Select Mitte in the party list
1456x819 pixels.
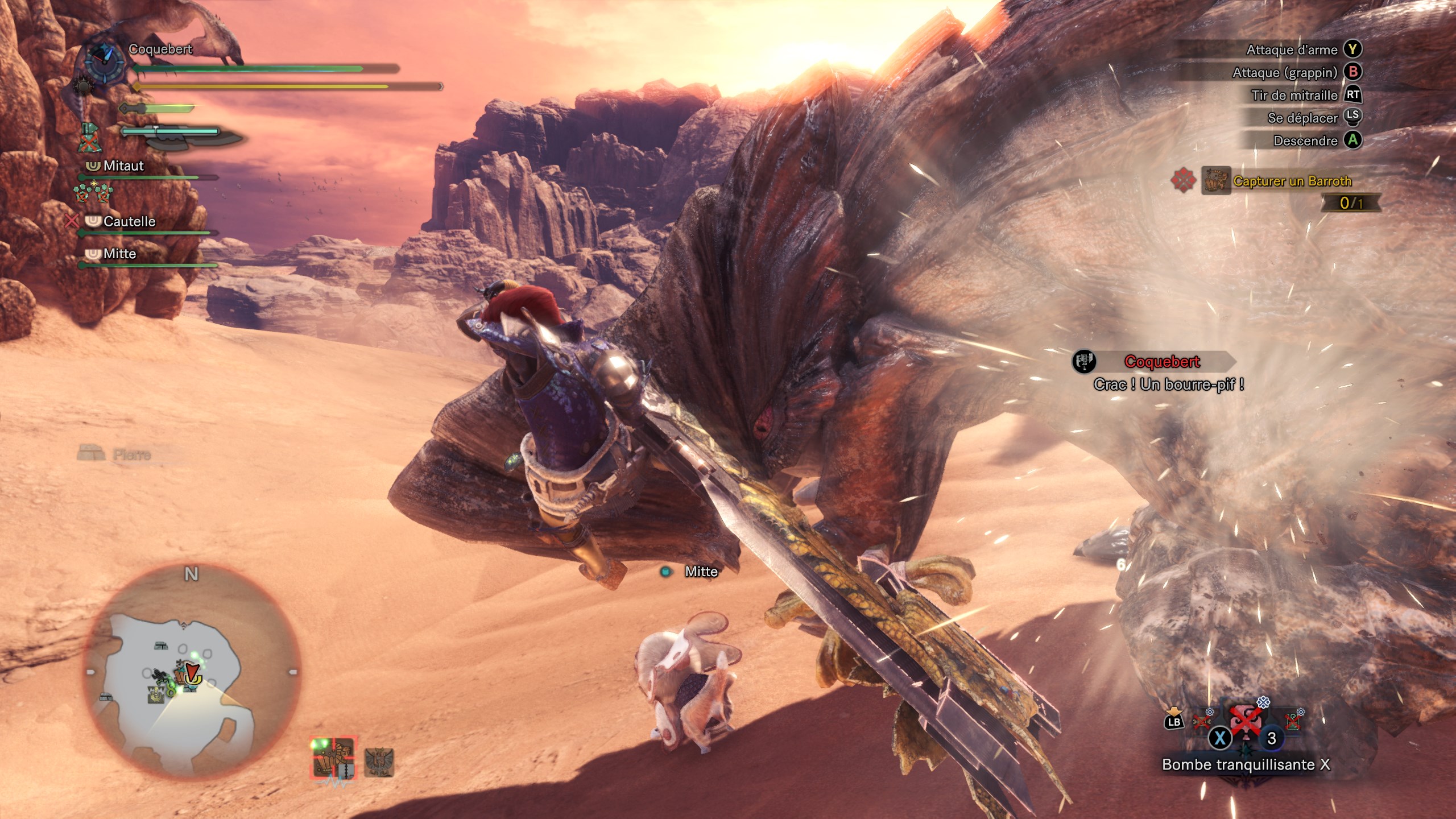(119, 254)
